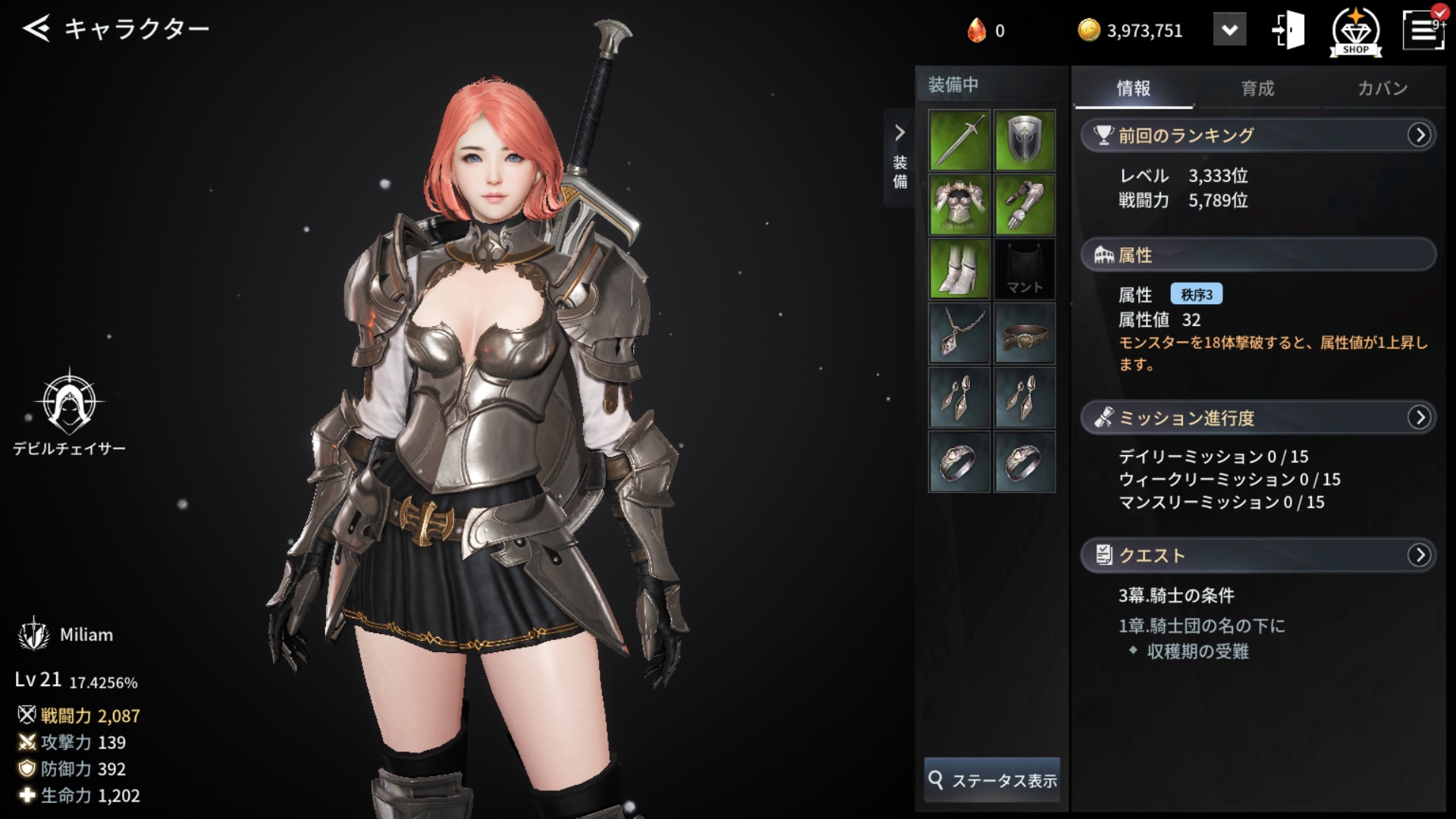The width and height of the screenshot is (1456, 819).
Task: Show details with ステータス表示 button
Action: coord(992,780)
